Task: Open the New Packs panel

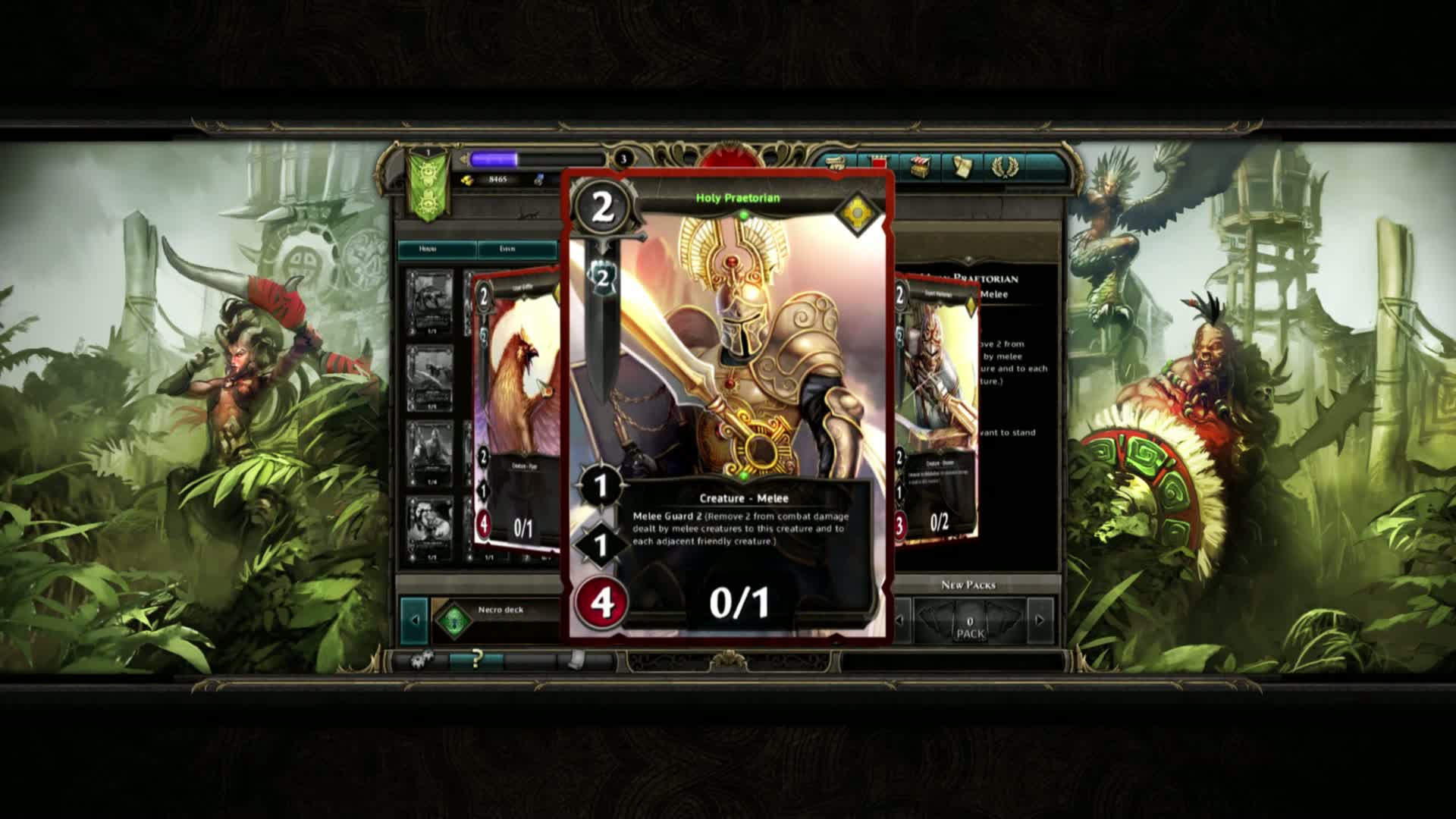Action: tap(971, 584)
